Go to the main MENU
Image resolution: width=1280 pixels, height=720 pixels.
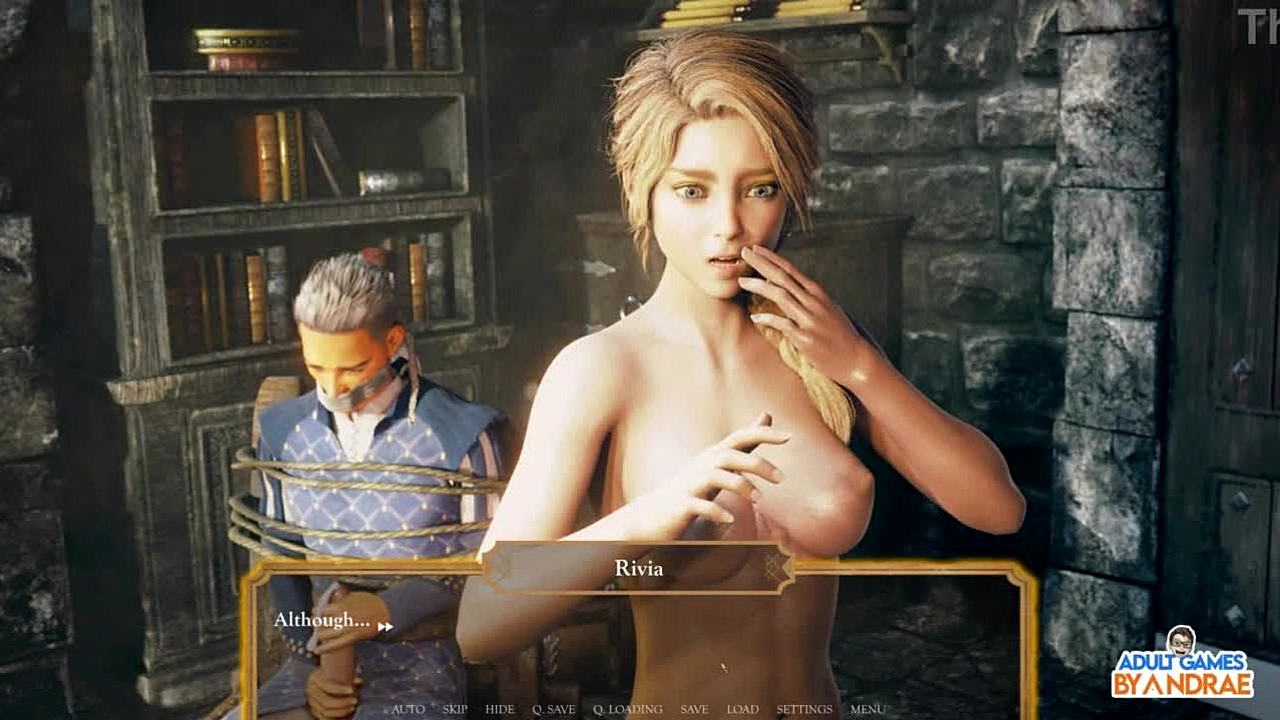pyautogui.click(x=867, y=709)
